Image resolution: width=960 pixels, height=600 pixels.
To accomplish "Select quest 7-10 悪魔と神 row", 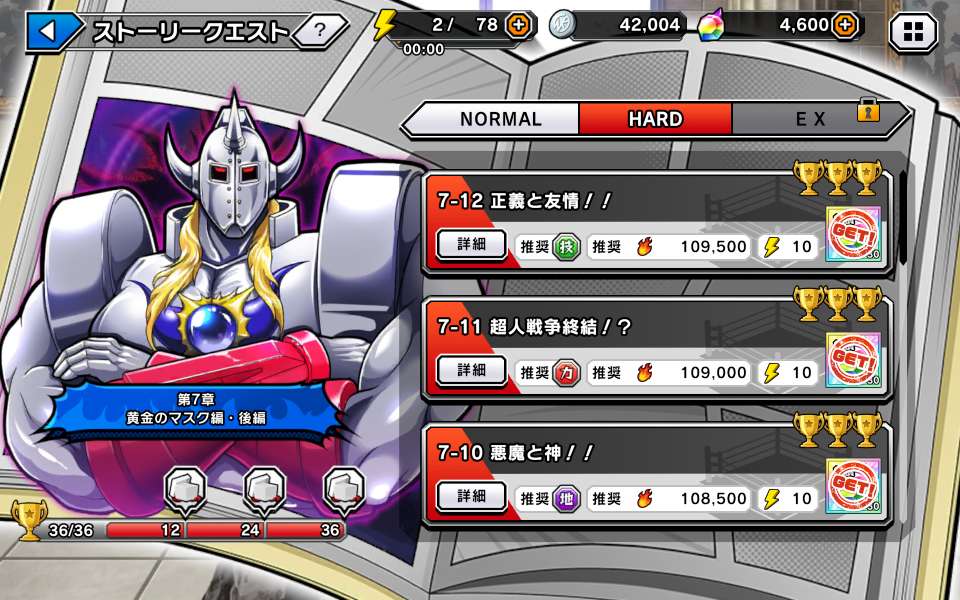I will (x=620, y=453).
